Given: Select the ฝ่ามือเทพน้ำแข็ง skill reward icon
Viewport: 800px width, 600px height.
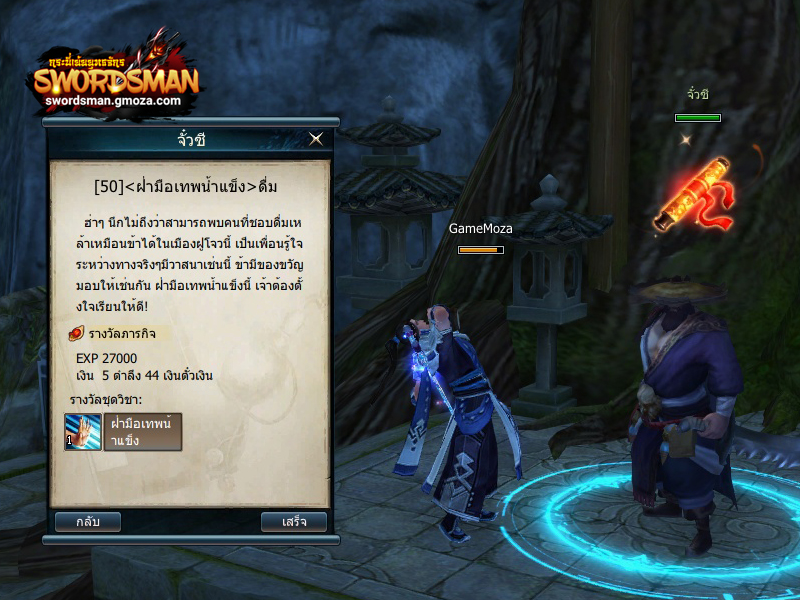Looking at the screenshot, I should click(x=83, y=432).
